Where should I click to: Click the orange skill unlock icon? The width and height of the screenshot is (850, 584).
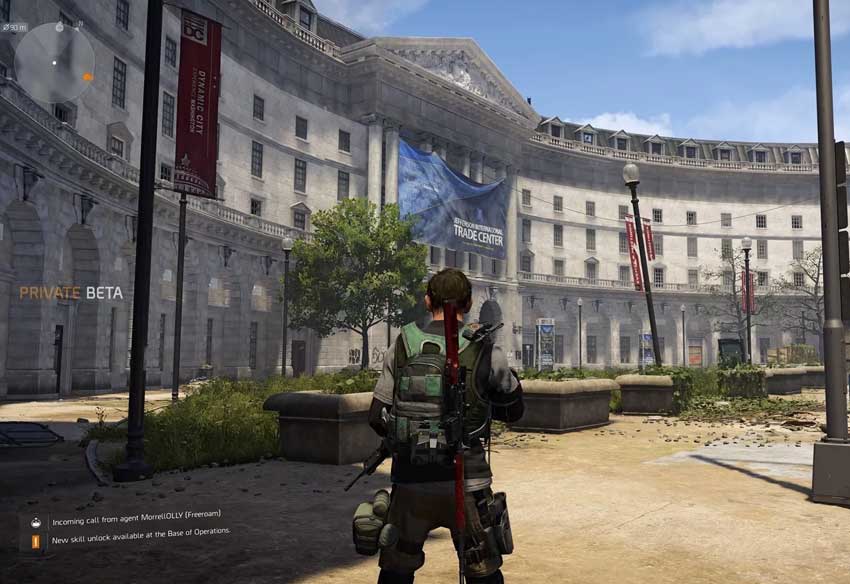click(35, 541)
